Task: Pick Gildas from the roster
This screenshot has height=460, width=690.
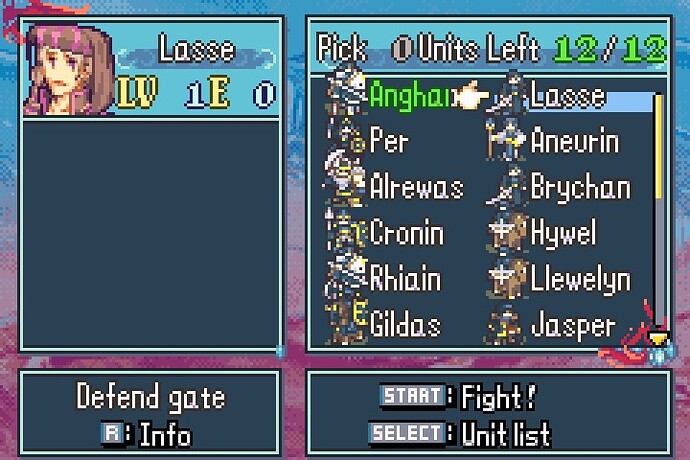Action: [x=405, y=324]
